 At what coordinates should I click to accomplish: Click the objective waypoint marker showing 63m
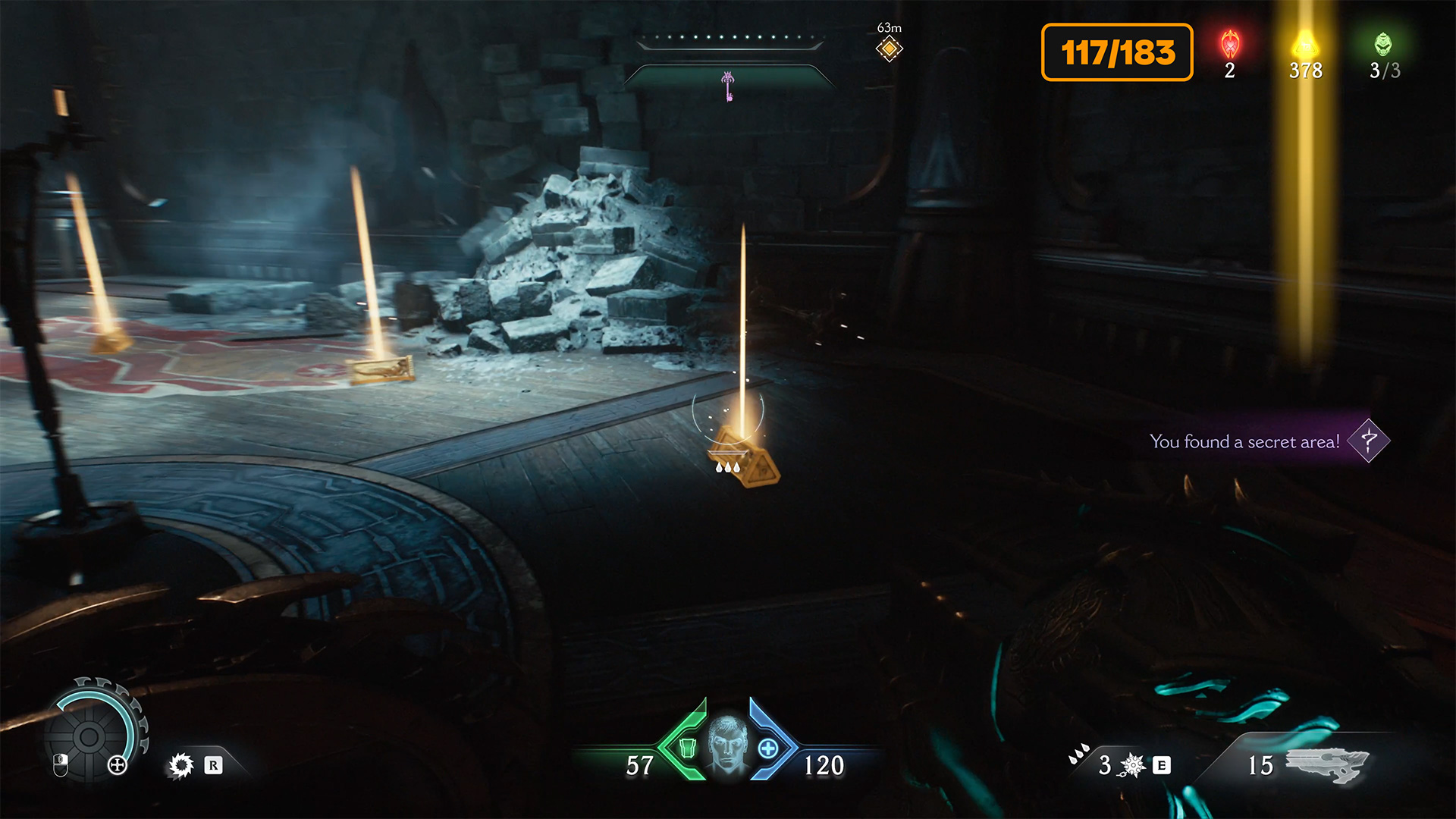coord(889,49)
